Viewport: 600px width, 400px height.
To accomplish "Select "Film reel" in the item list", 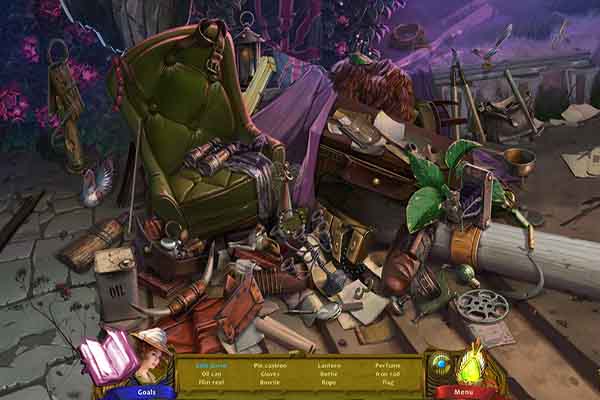I will pos(210,382).
